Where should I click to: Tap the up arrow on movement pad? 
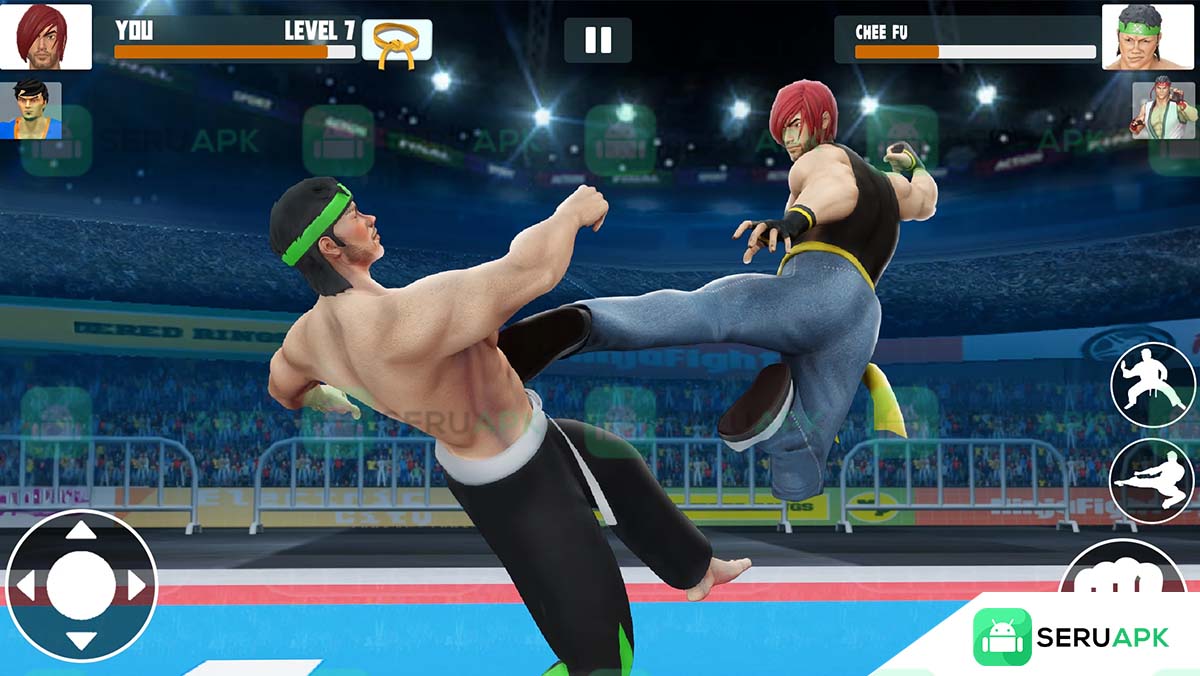[81, 531]
